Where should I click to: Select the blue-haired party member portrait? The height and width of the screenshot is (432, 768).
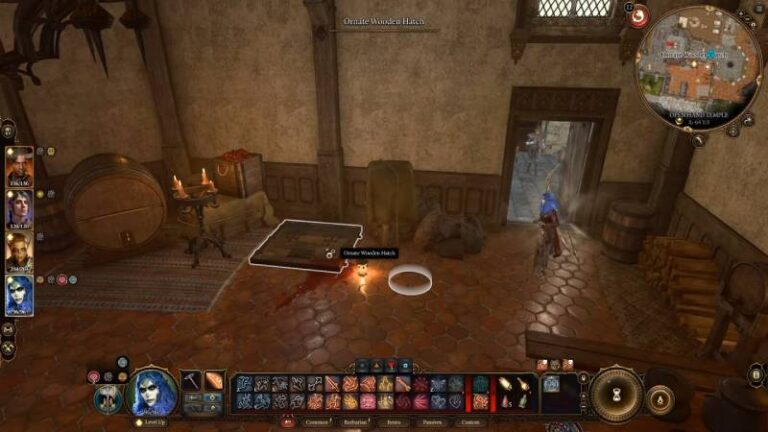20,295
